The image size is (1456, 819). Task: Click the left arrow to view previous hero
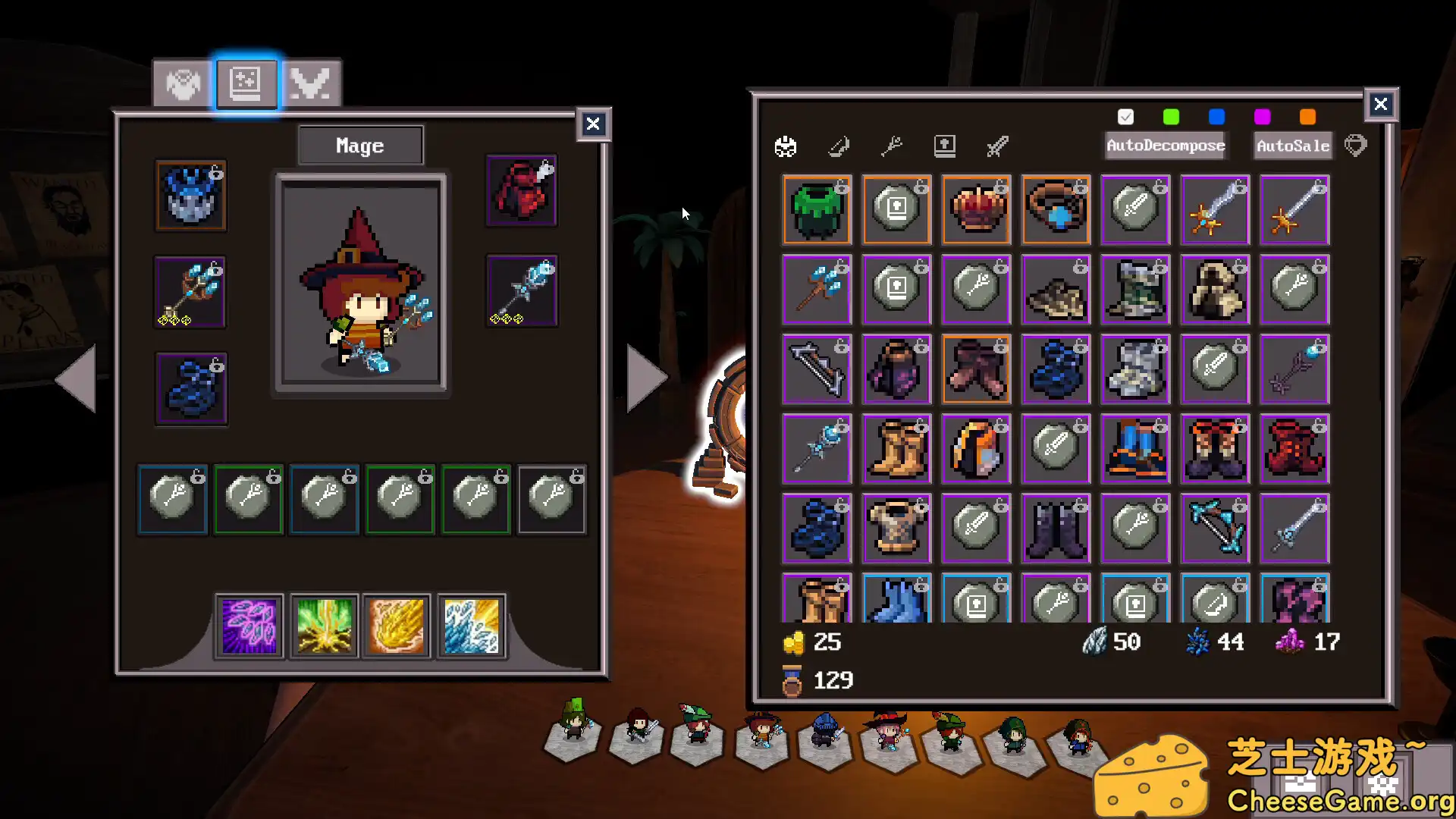78,377
